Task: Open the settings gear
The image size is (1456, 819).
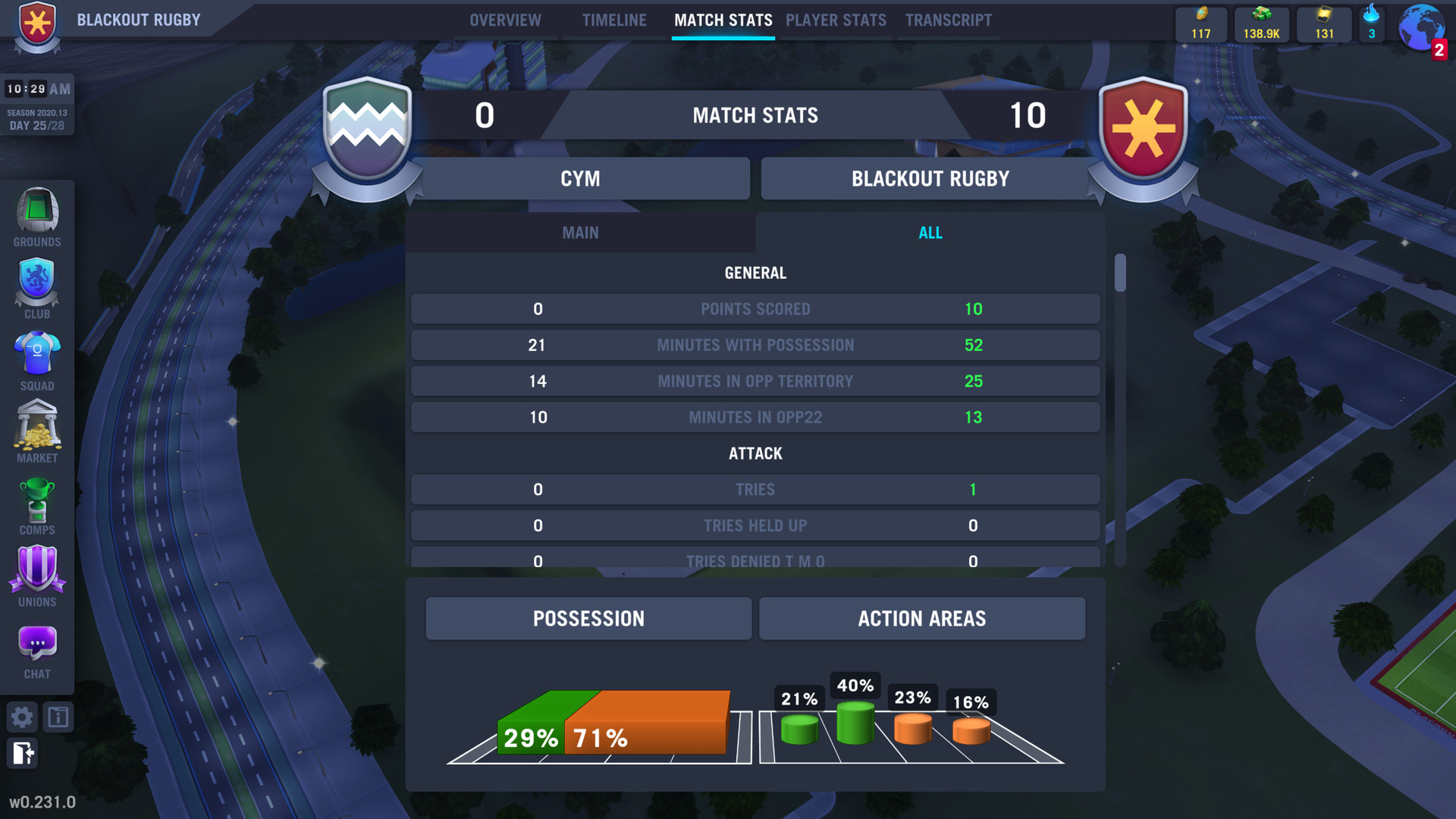Action: click(x=22, y=717)
